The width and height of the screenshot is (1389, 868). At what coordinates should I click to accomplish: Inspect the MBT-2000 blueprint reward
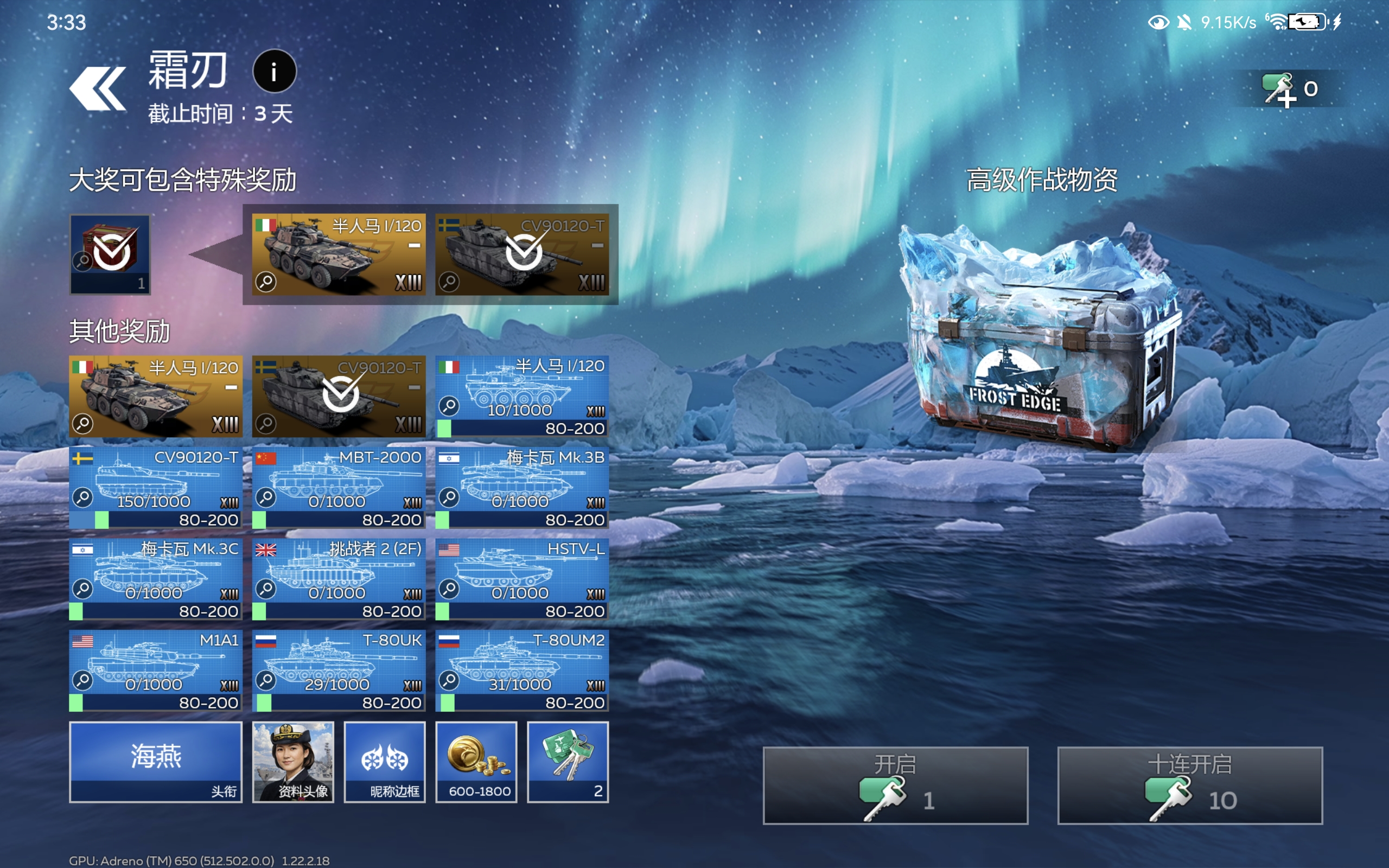[339, 487]
